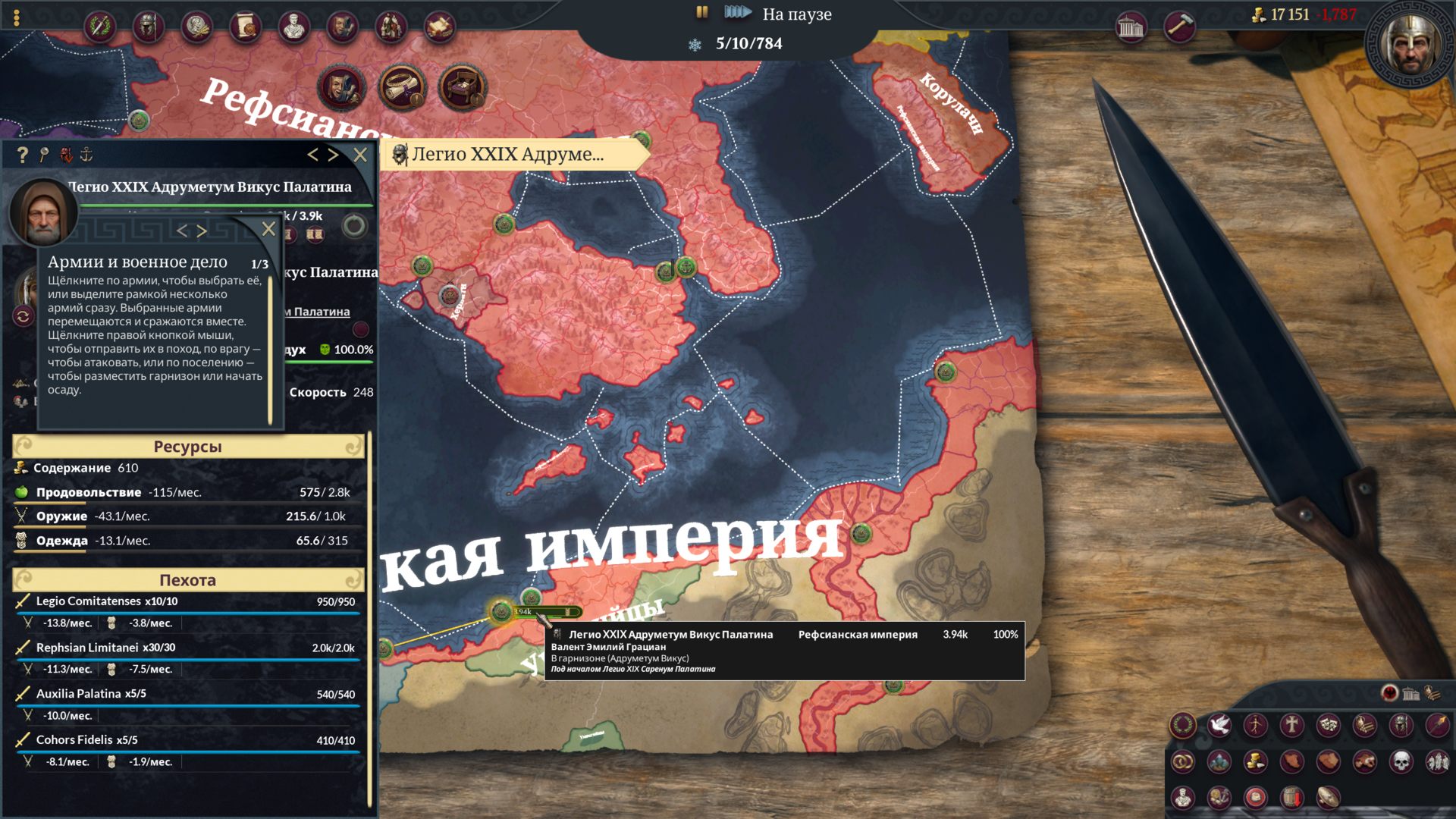Screen dimensions: 1456x819
Task: Open the help question mark
Action: click(x=22, y=155)
